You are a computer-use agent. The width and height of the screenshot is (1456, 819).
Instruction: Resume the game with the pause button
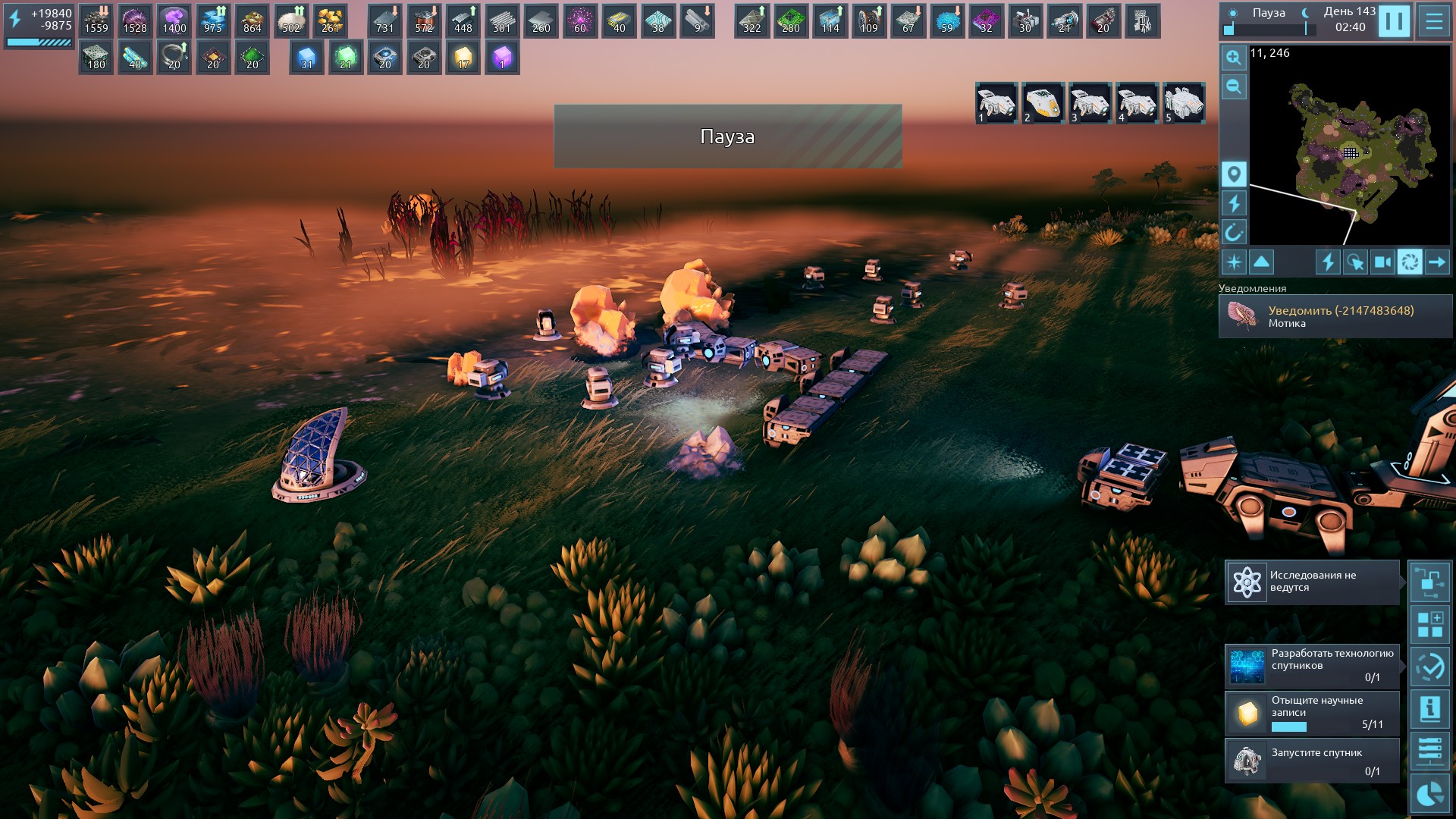(1394, 21)
